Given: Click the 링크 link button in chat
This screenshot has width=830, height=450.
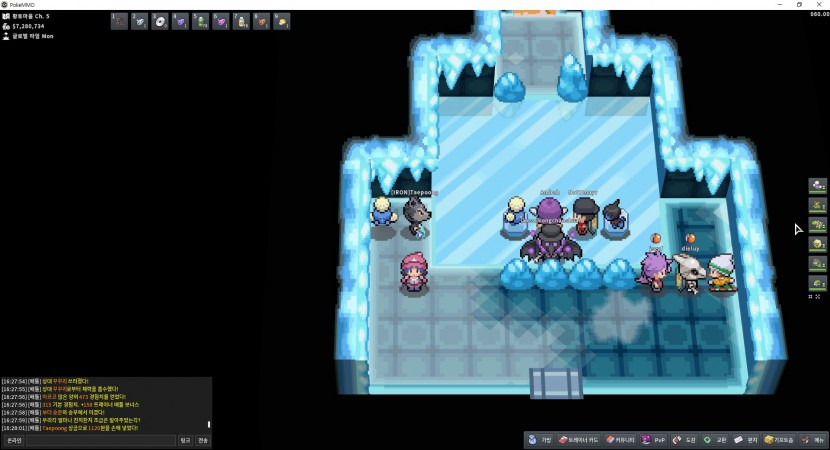Looking at the screenshot, I should [185, 440].
